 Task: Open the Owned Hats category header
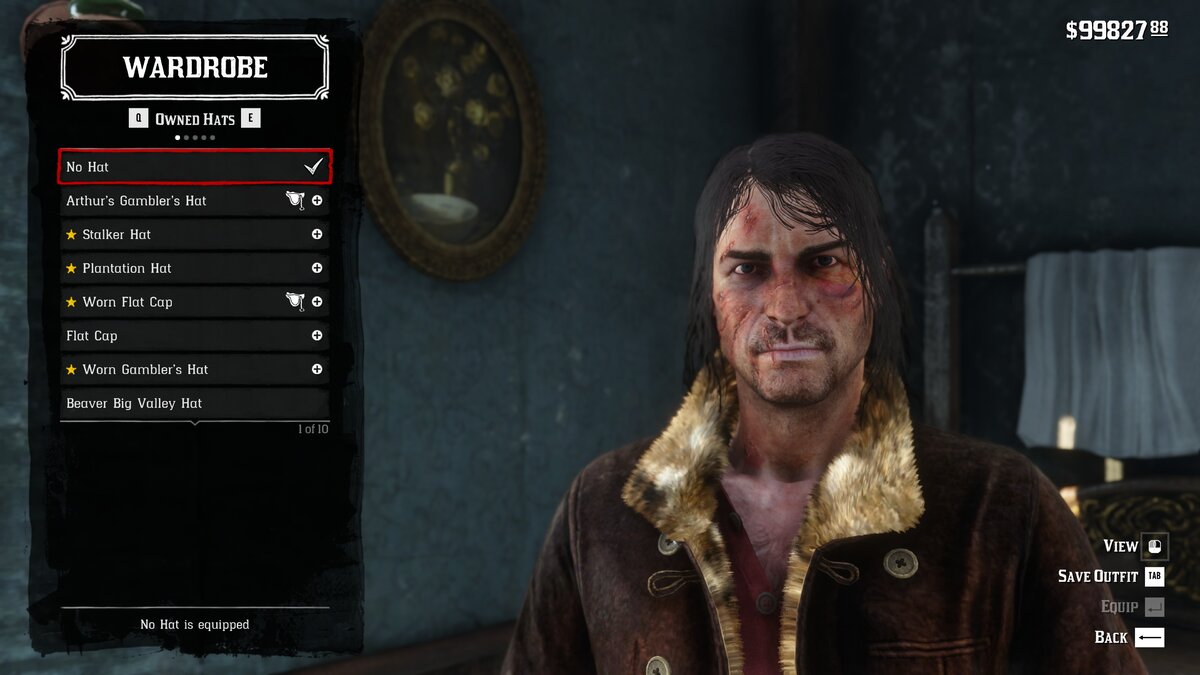click(x=195, y=119)
